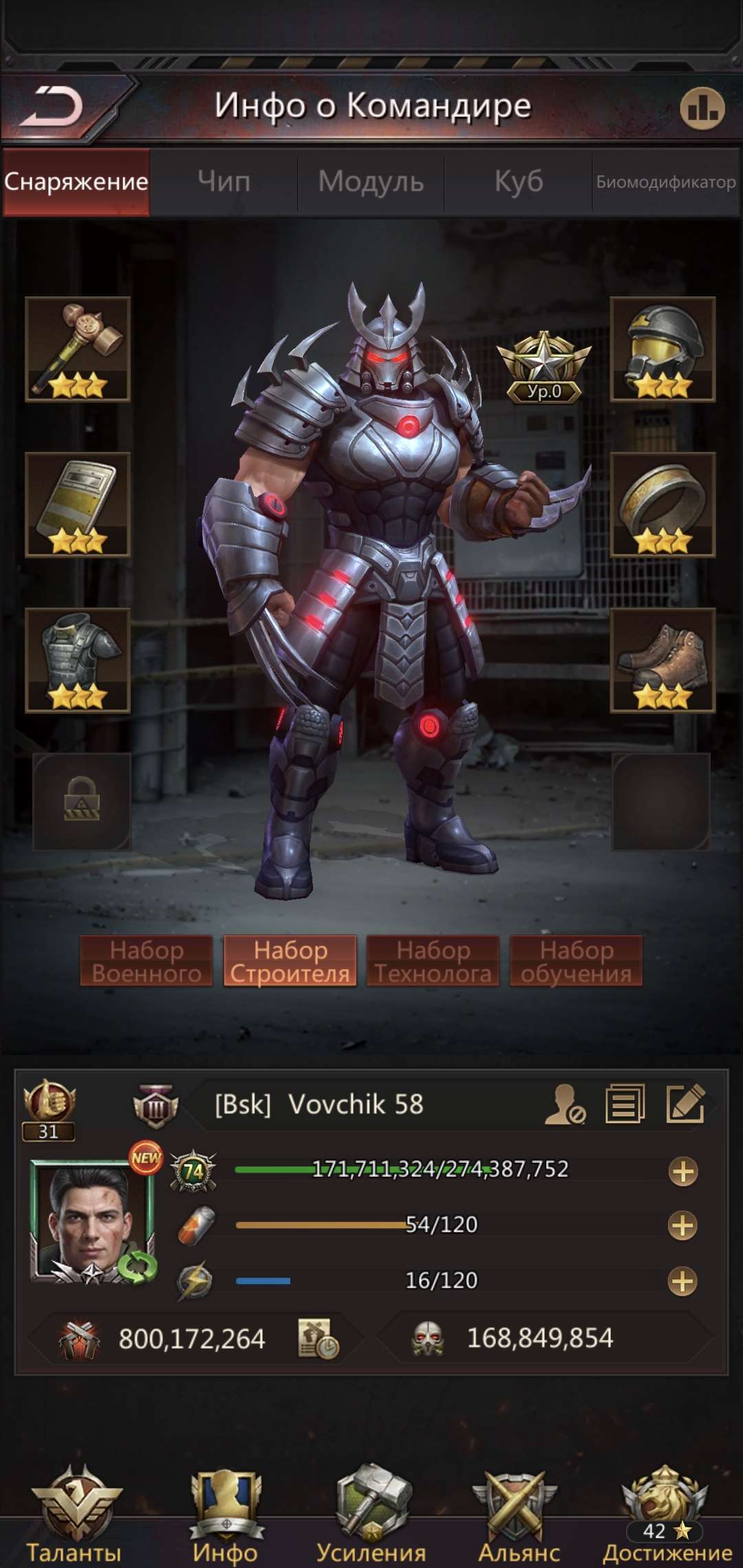Show the Биомодификатор tab
This screenshot has height=1568, width=743.
(x=665, y=182)
